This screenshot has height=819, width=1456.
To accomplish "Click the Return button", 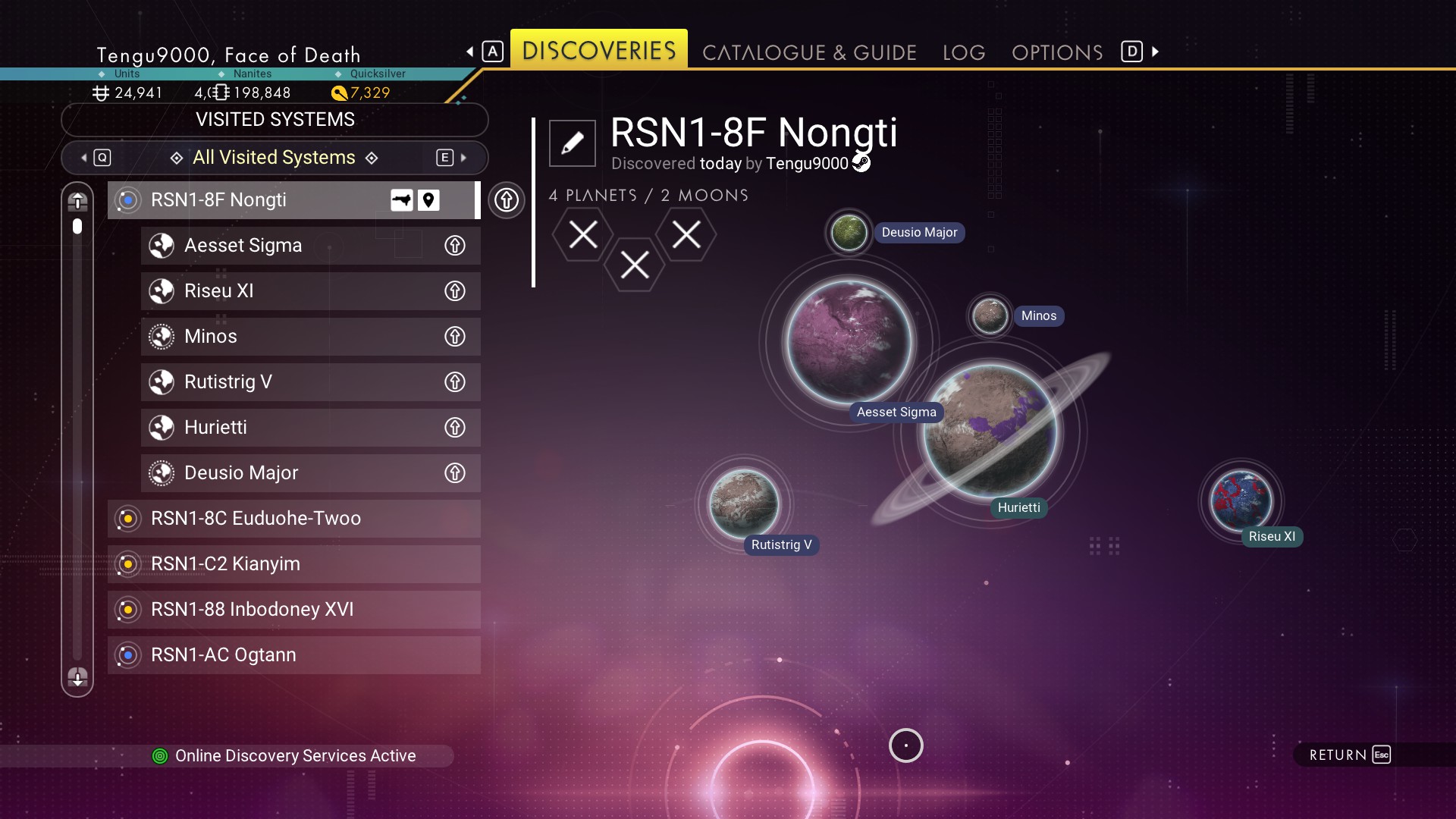I will [x=1350, y=755].
